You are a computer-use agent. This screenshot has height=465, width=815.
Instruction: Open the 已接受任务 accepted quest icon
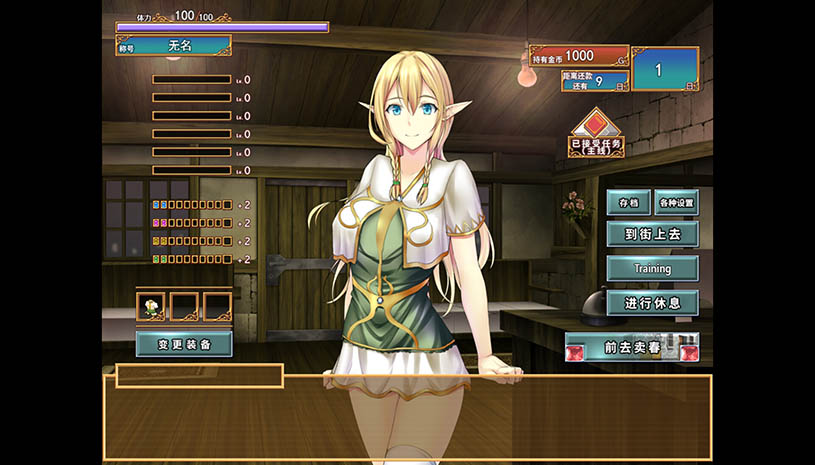[596, 133]
